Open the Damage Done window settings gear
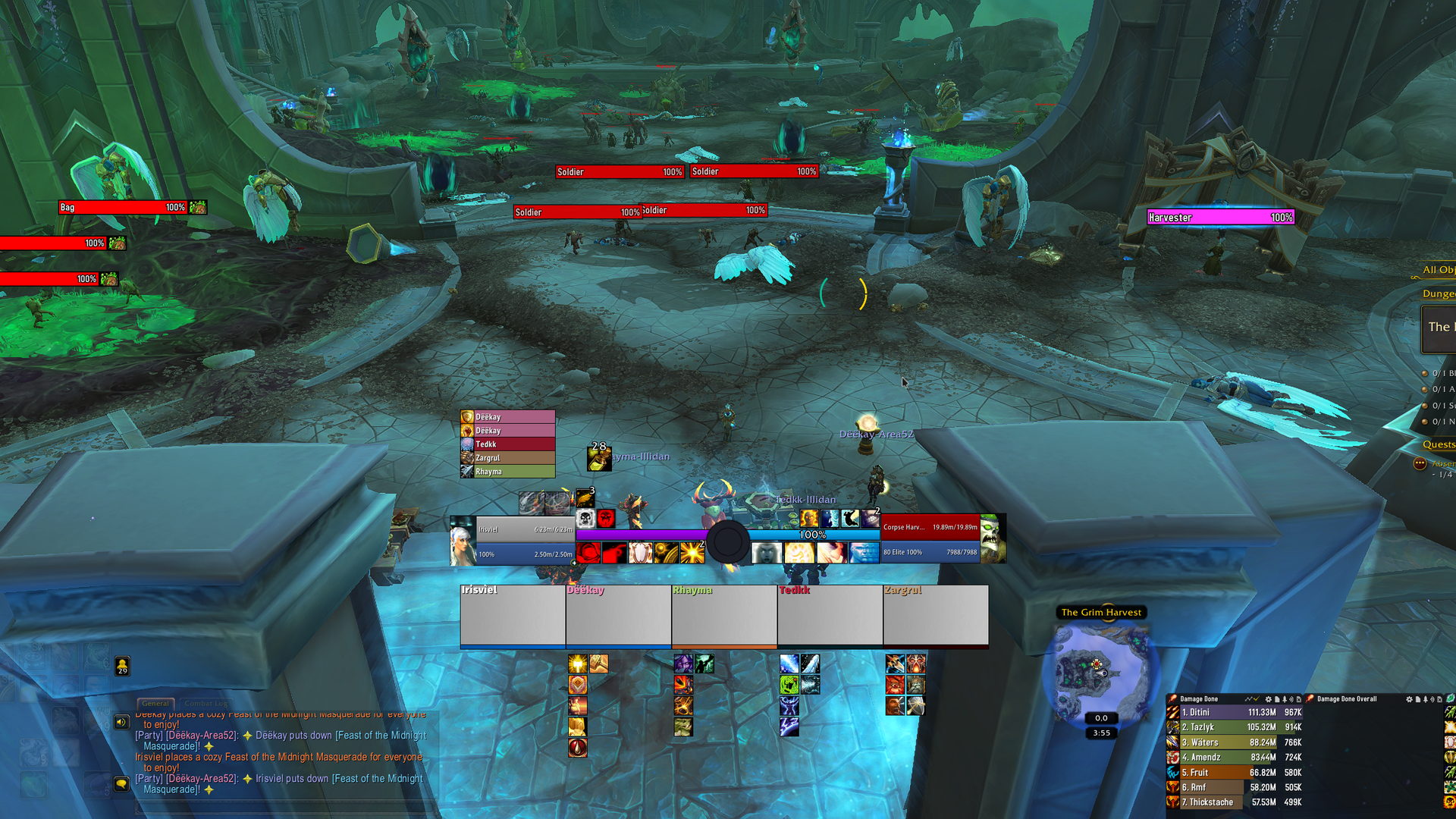Image resolution: width=1456 pixels, height=819 pixels. point(1268,699)
